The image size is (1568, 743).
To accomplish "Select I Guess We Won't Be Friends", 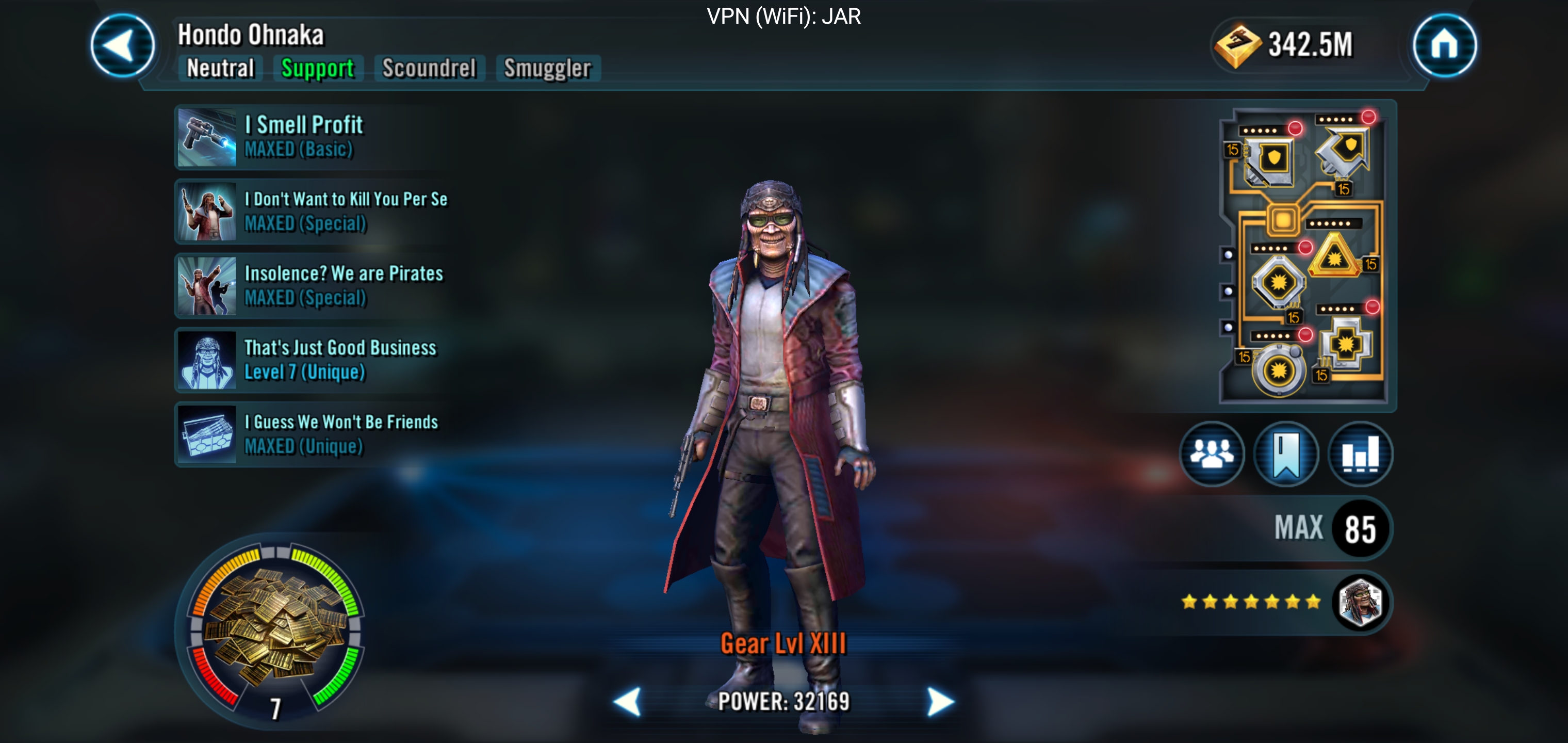I will pos(311,434).
